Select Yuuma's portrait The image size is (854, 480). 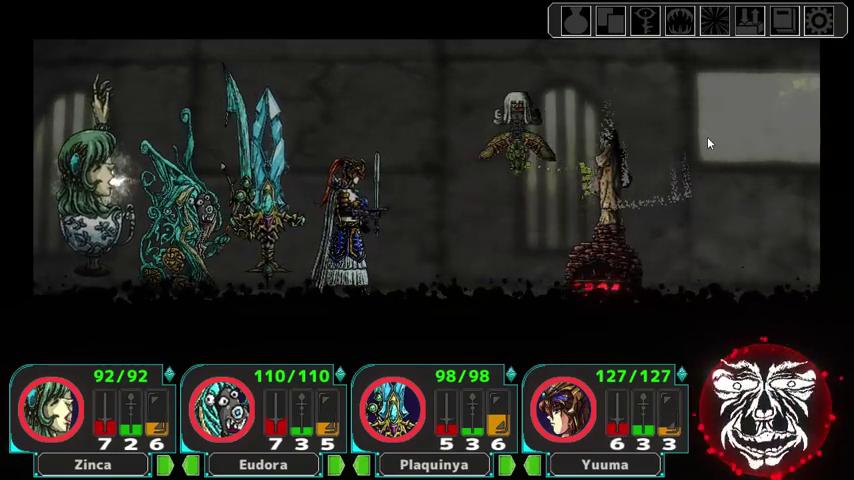(564, 410)
